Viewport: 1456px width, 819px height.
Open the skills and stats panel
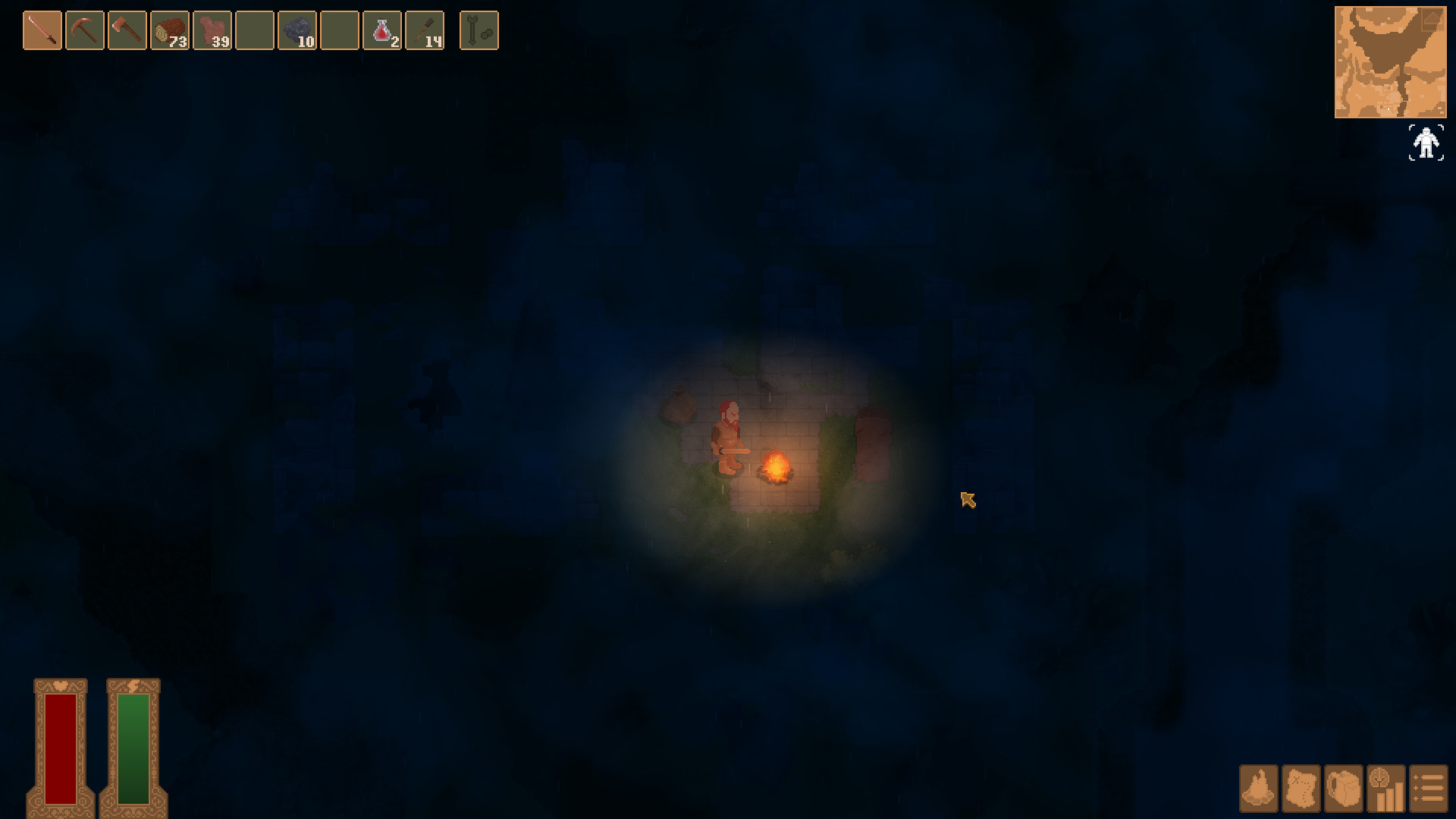[x=1387, y=790]
